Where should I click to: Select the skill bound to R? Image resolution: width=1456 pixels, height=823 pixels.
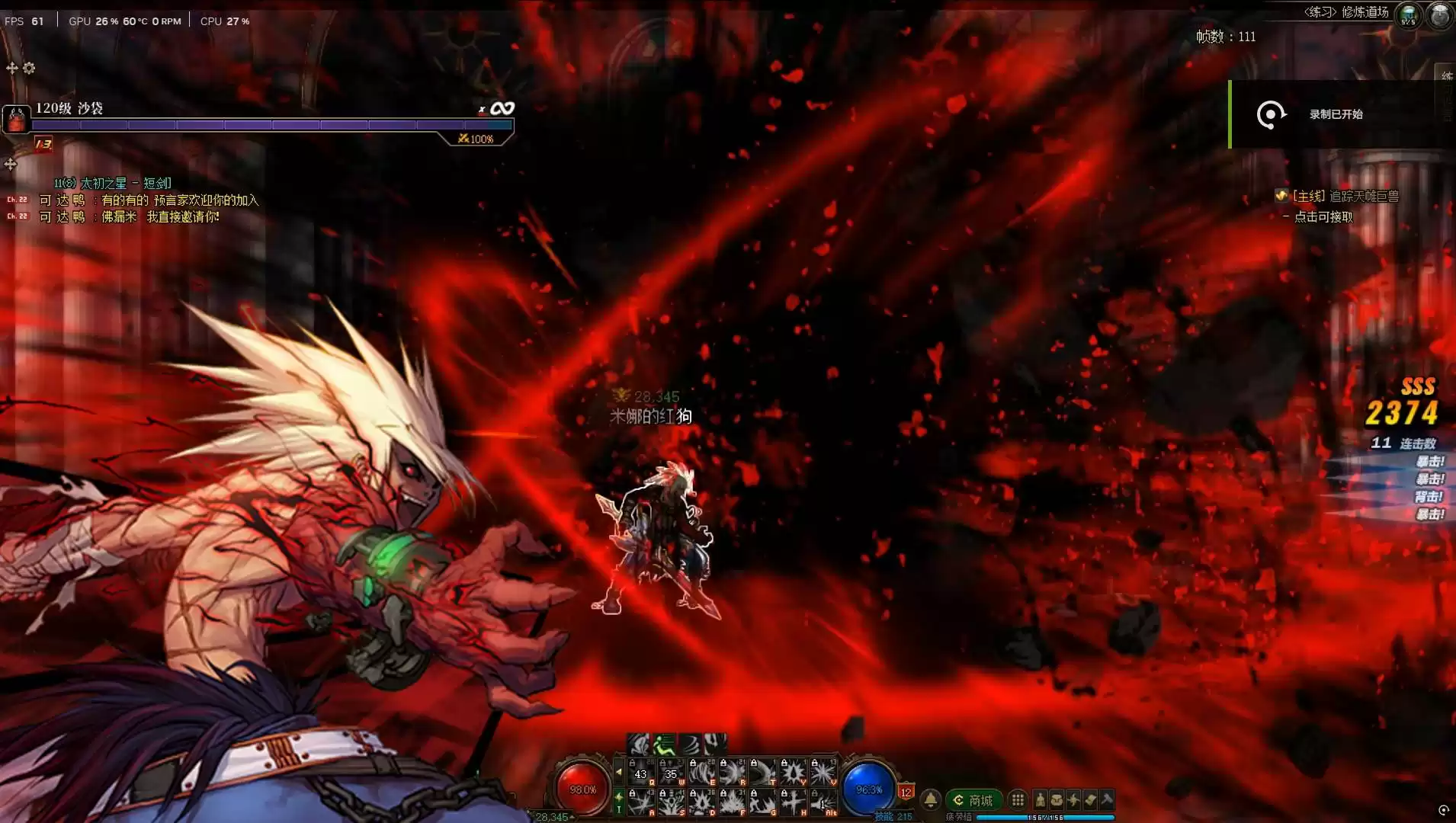coord(733,773)
